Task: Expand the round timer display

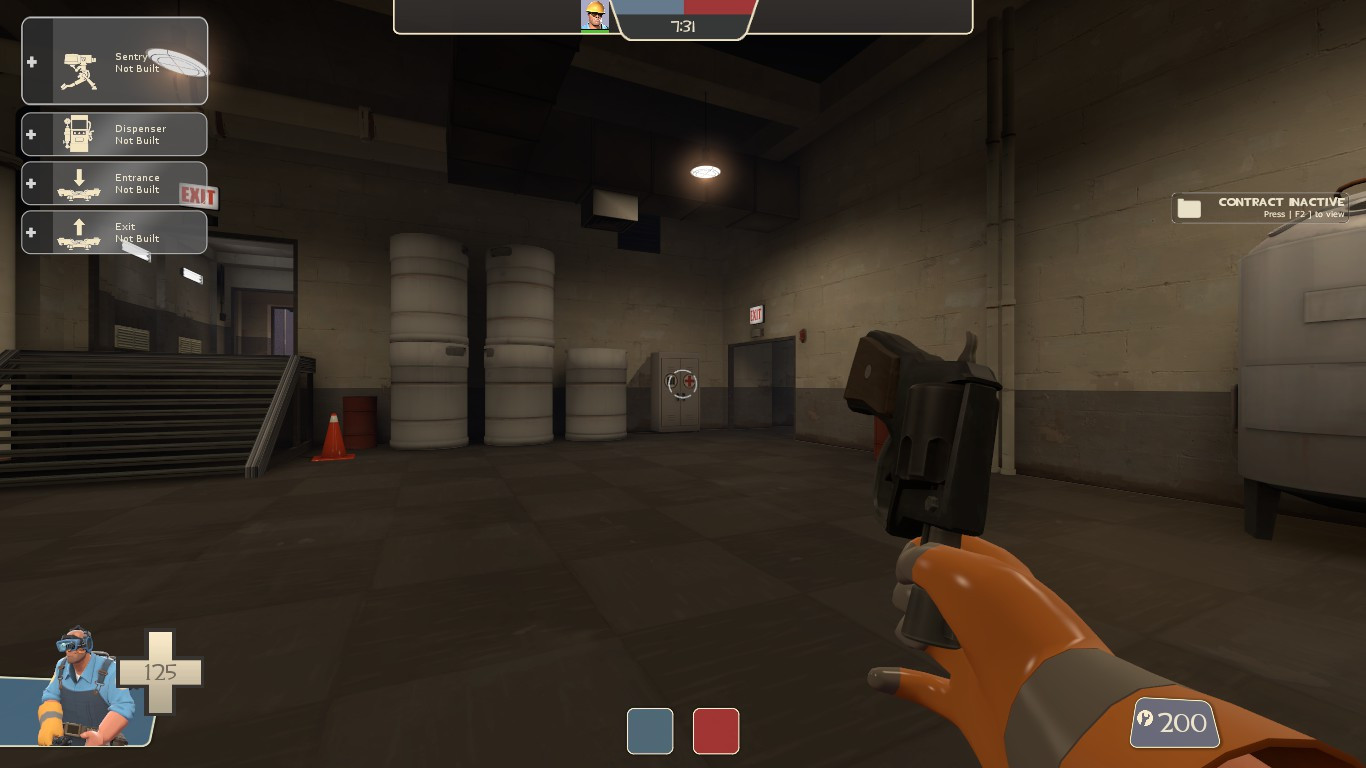Action: point(684,27)
